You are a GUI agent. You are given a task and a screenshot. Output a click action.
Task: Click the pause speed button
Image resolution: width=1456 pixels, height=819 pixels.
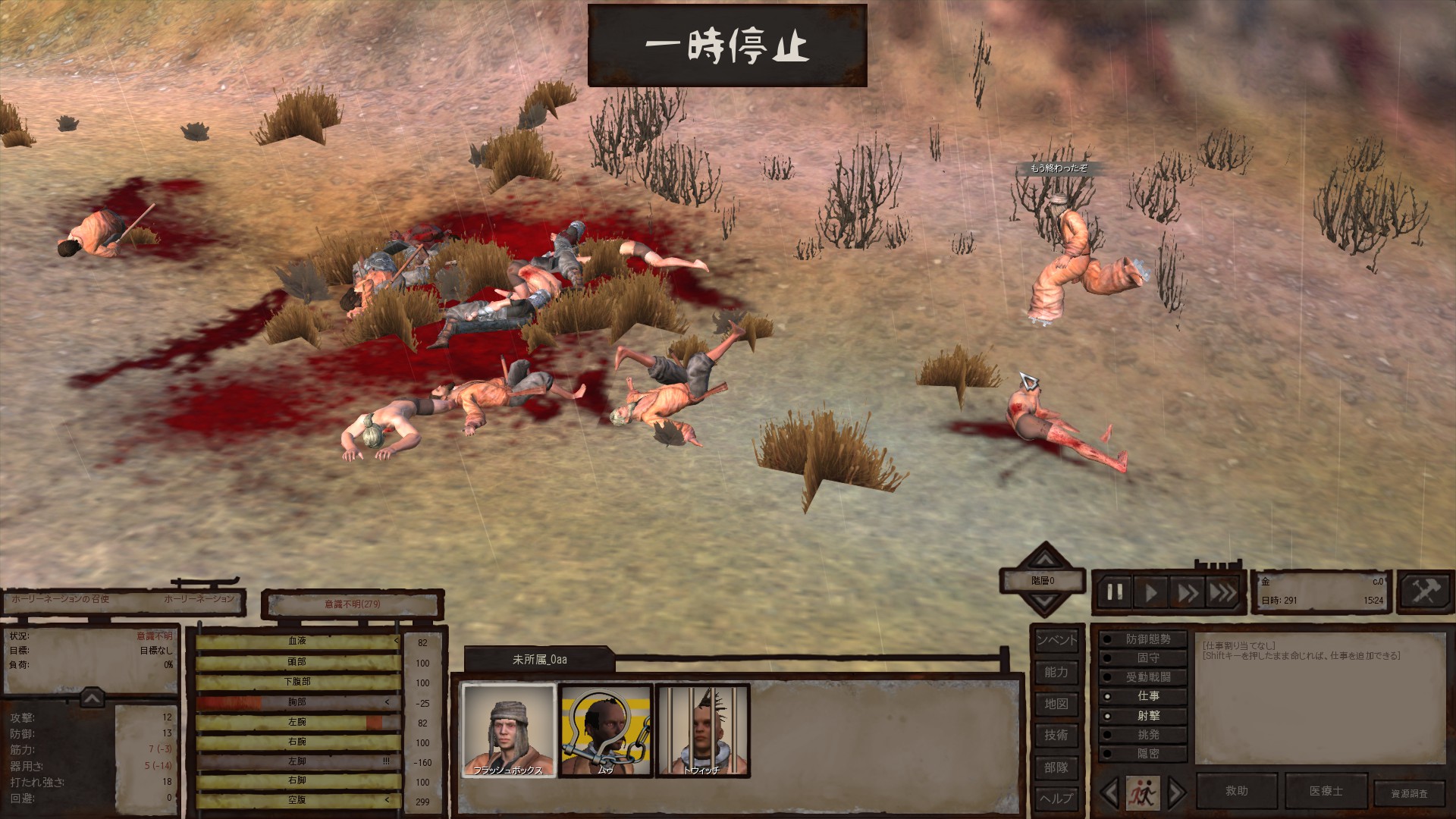tap(1115, 592)
